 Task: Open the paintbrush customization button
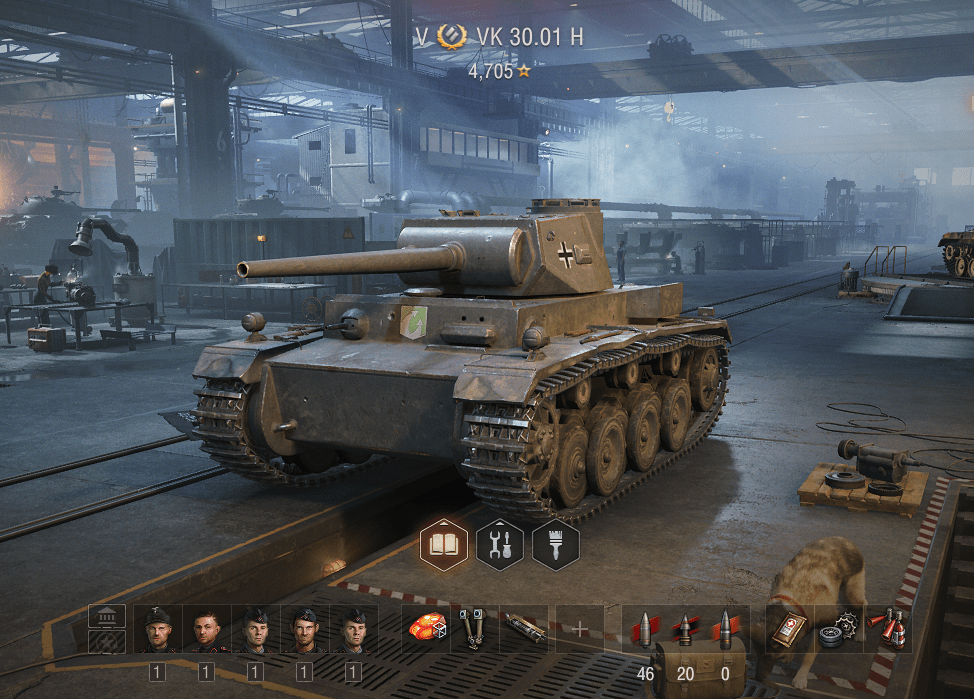pyautogui.click(x=555, y=545)
